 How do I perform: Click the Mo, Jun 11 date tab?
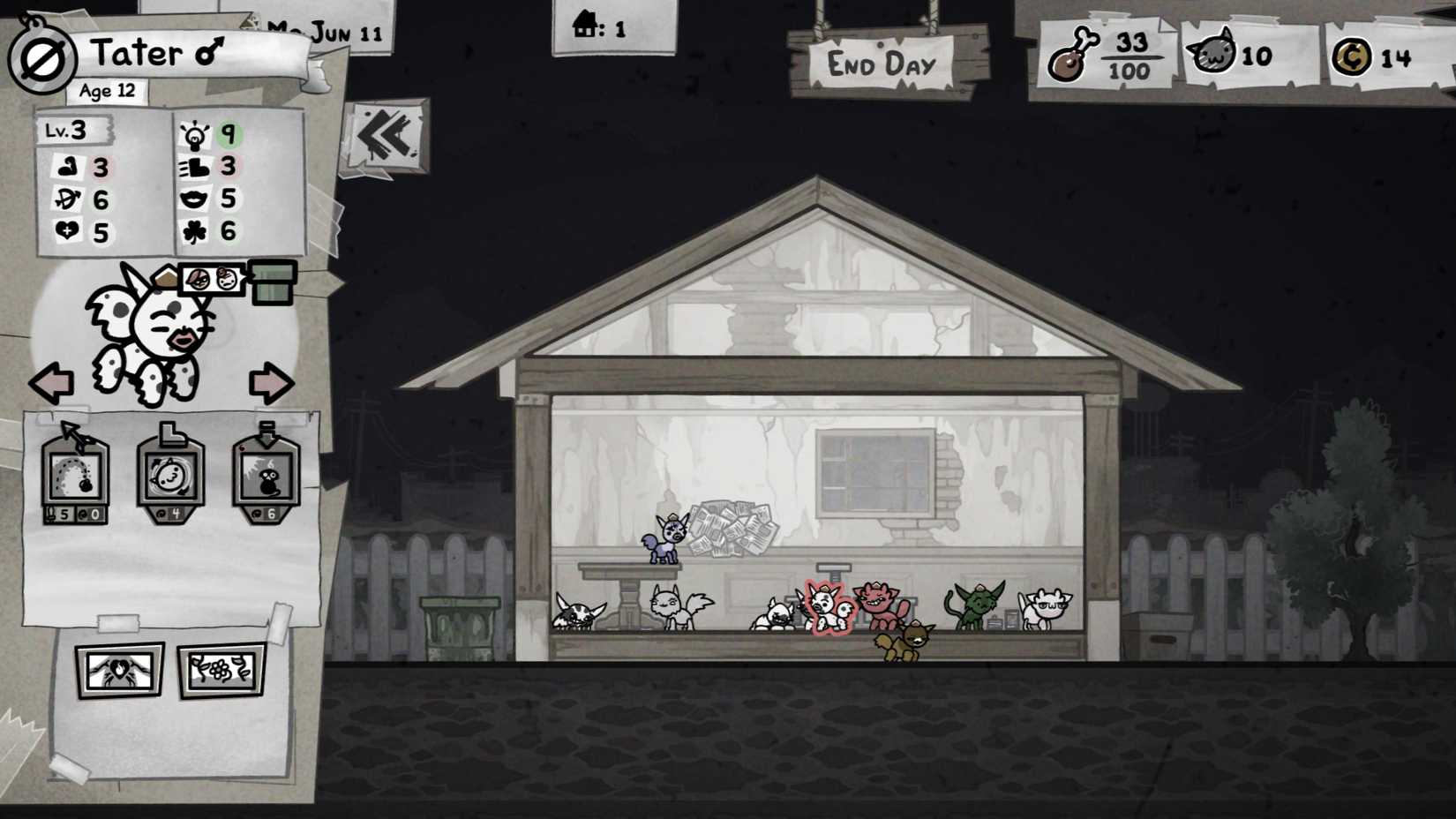(325, 31)
